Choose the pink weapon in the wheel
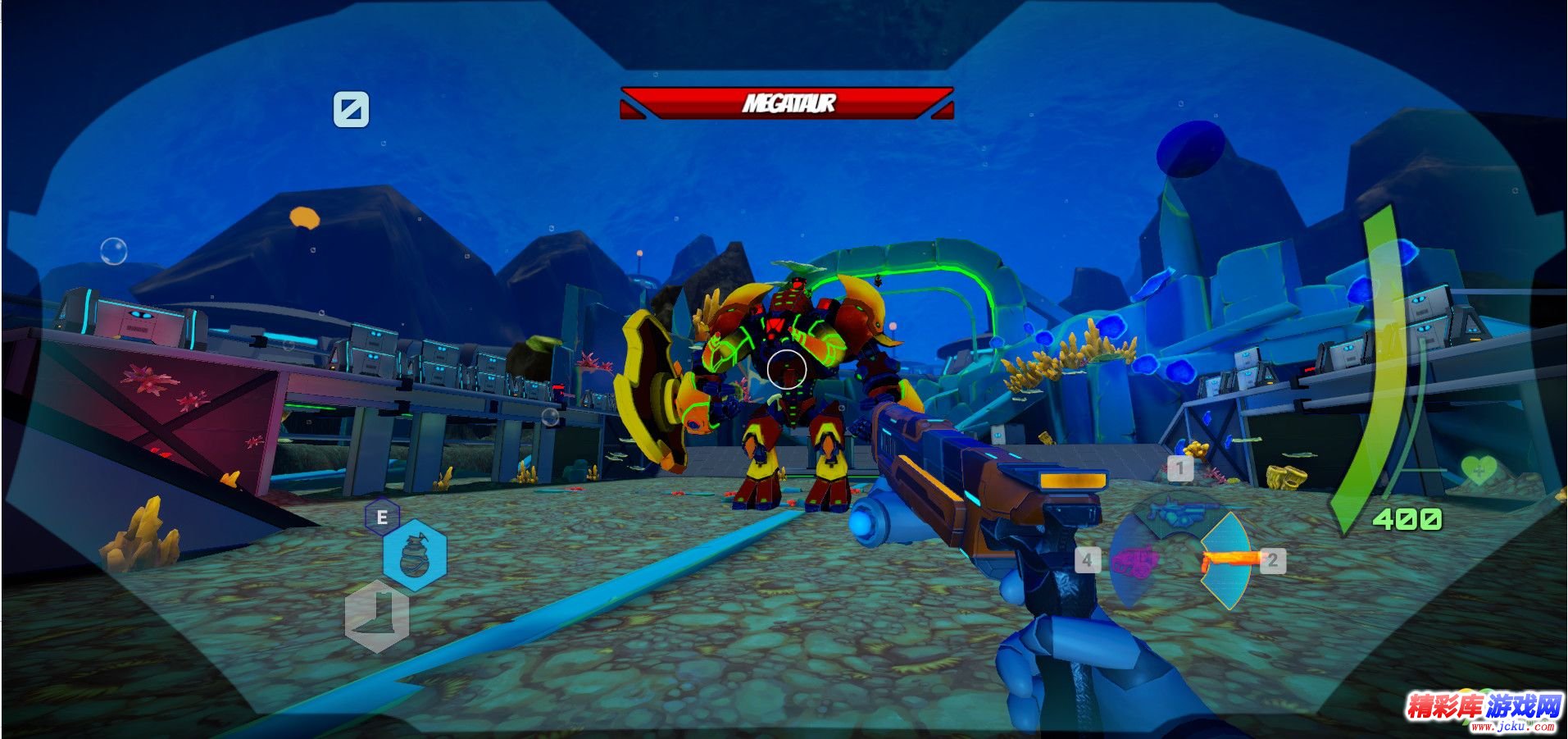 [x=1134, y=562]
